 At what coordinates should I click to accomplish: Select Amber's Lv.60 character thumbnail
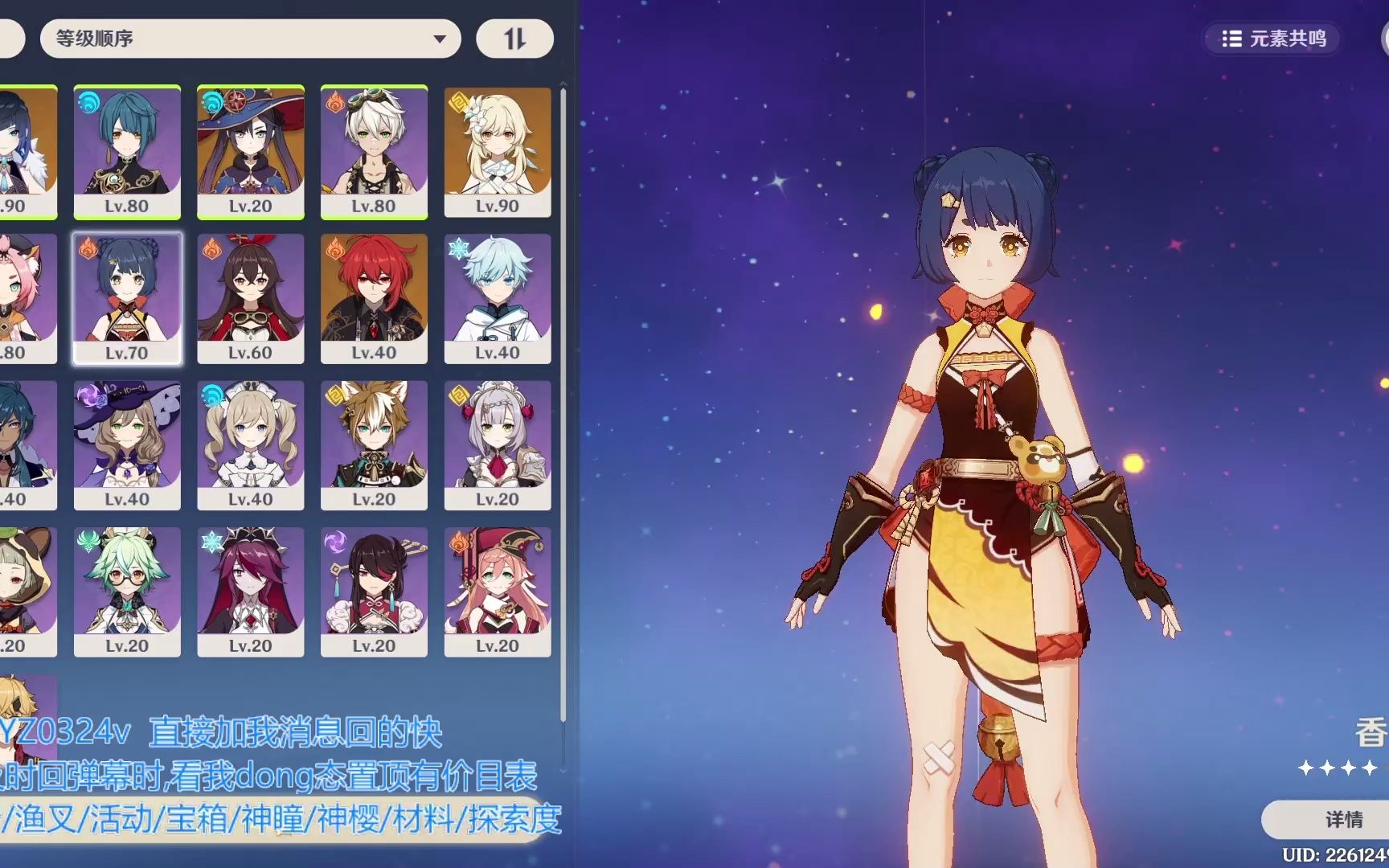tap(252, 297)
